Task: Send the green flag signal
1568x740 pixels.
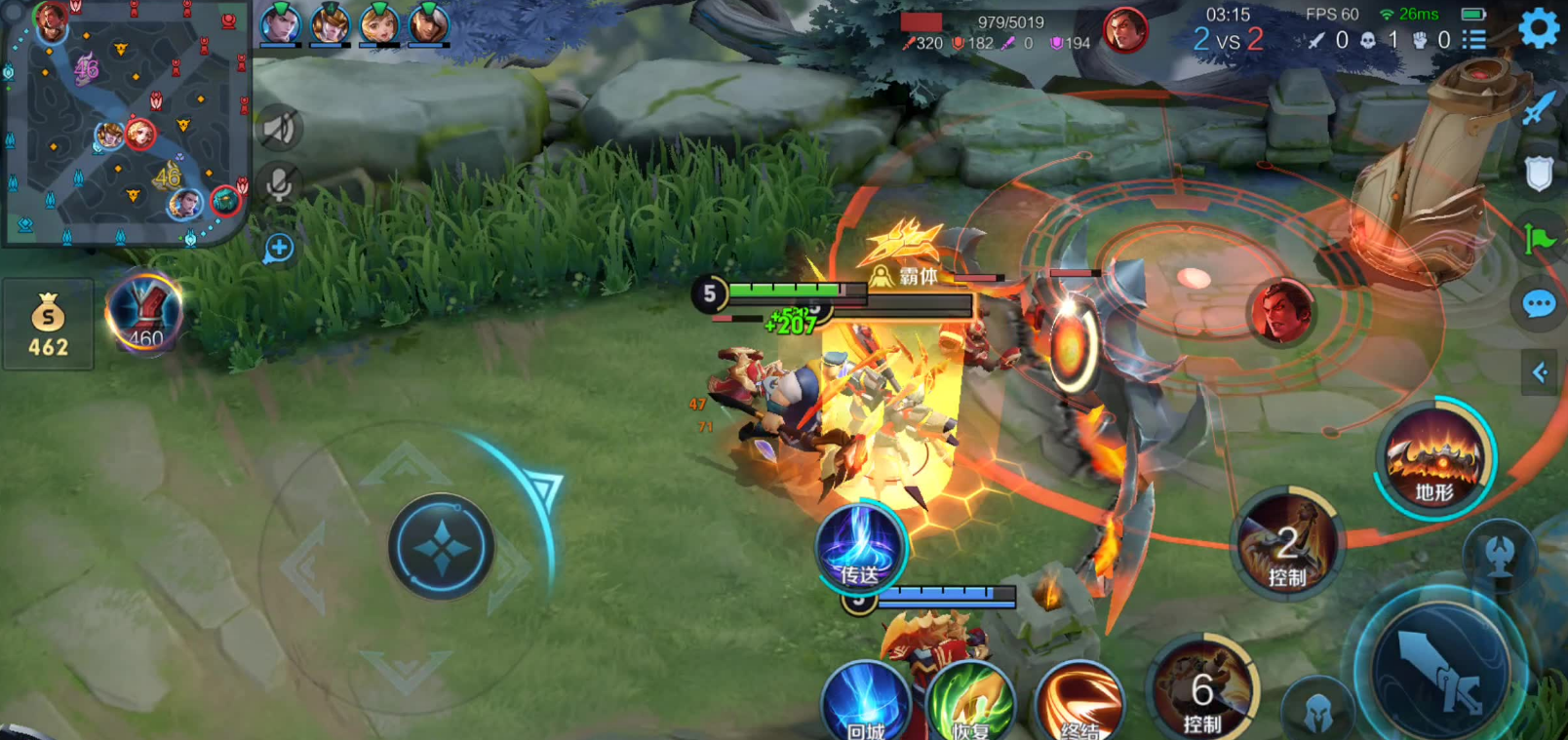Action: point(1539,238)
